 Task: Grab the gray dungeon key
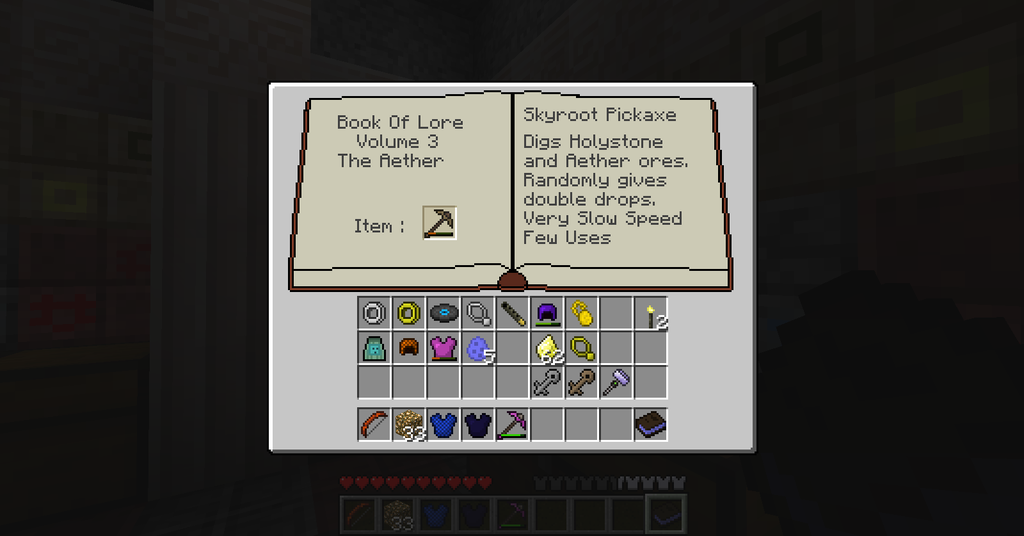(x=546, y=382)
